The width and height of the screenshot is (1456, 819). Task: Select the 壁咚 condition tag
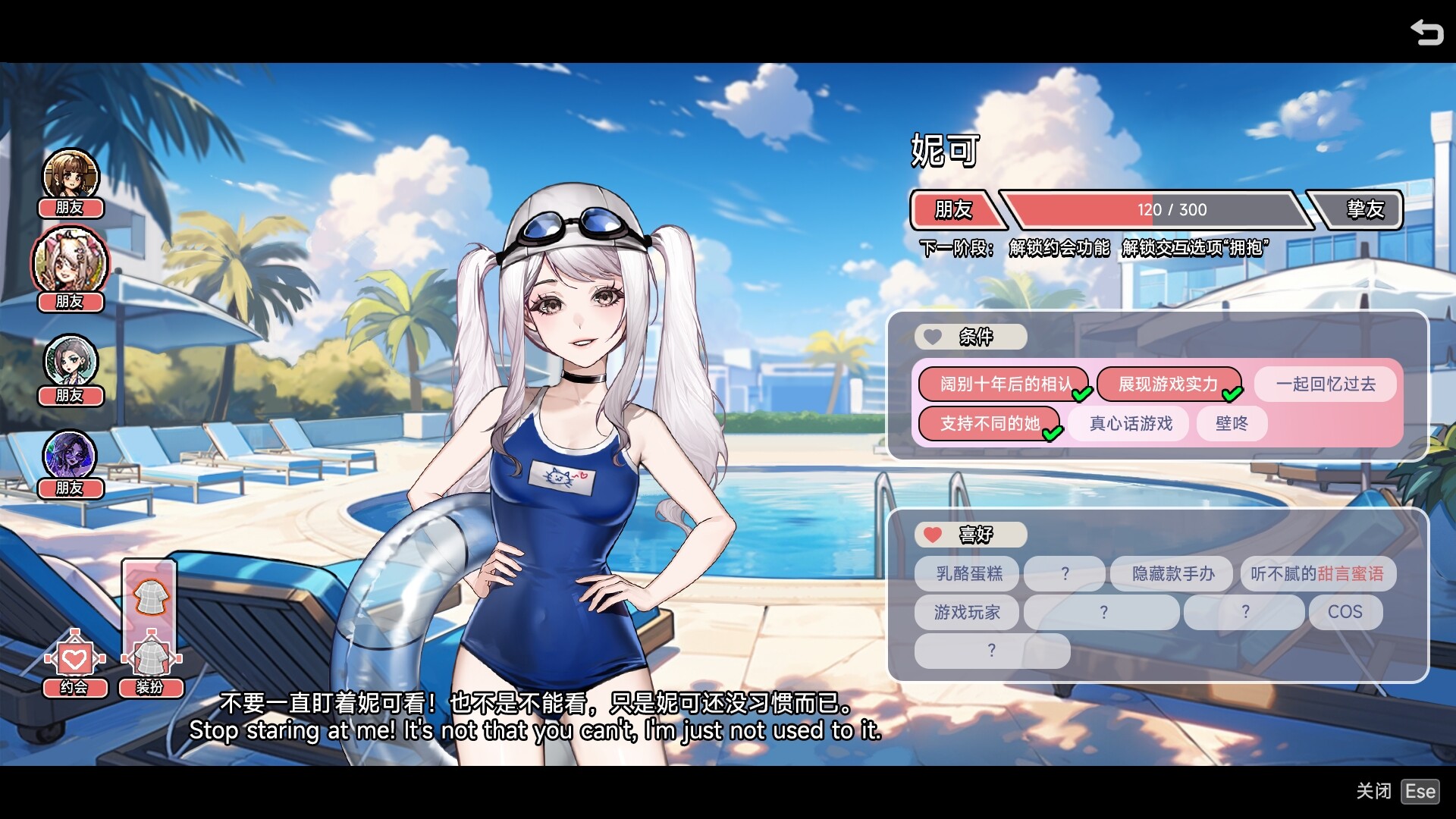(1232, 424)
